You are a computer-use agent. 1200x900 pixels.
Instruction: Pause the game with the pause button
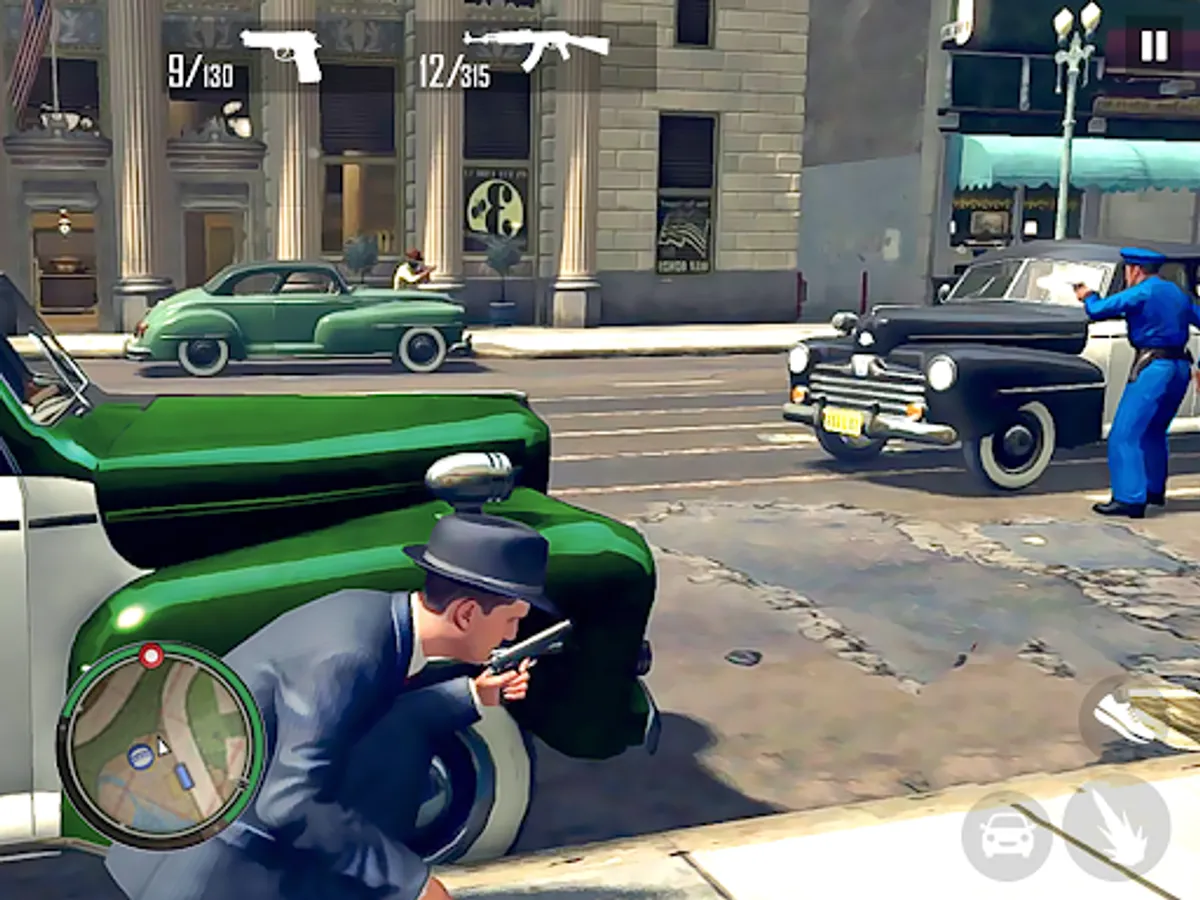(x=1153, y=46)
